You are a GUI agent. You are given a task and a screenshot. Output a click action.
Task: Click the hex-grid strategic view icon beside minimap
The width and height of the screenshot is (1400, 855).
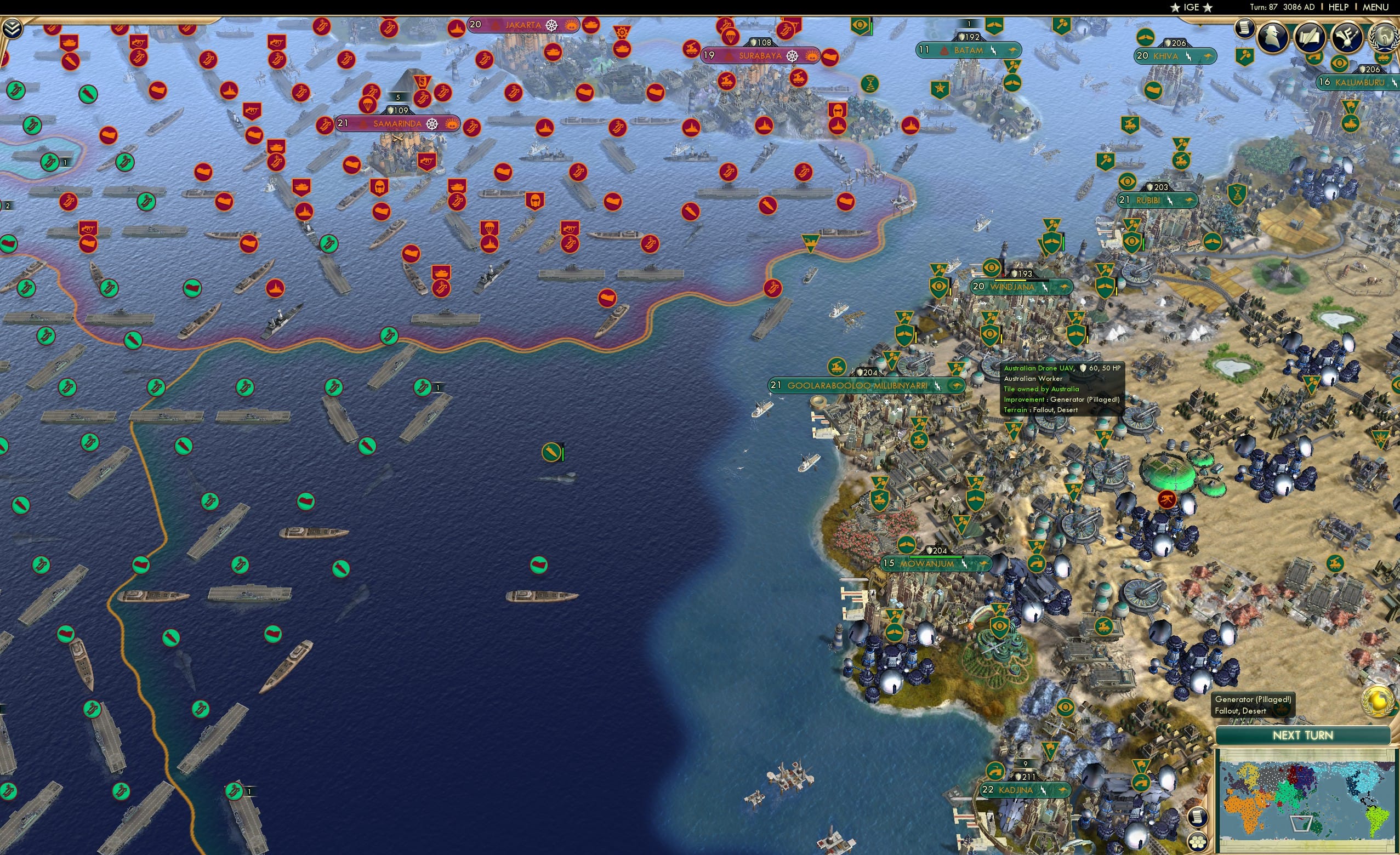[1198, 844]
